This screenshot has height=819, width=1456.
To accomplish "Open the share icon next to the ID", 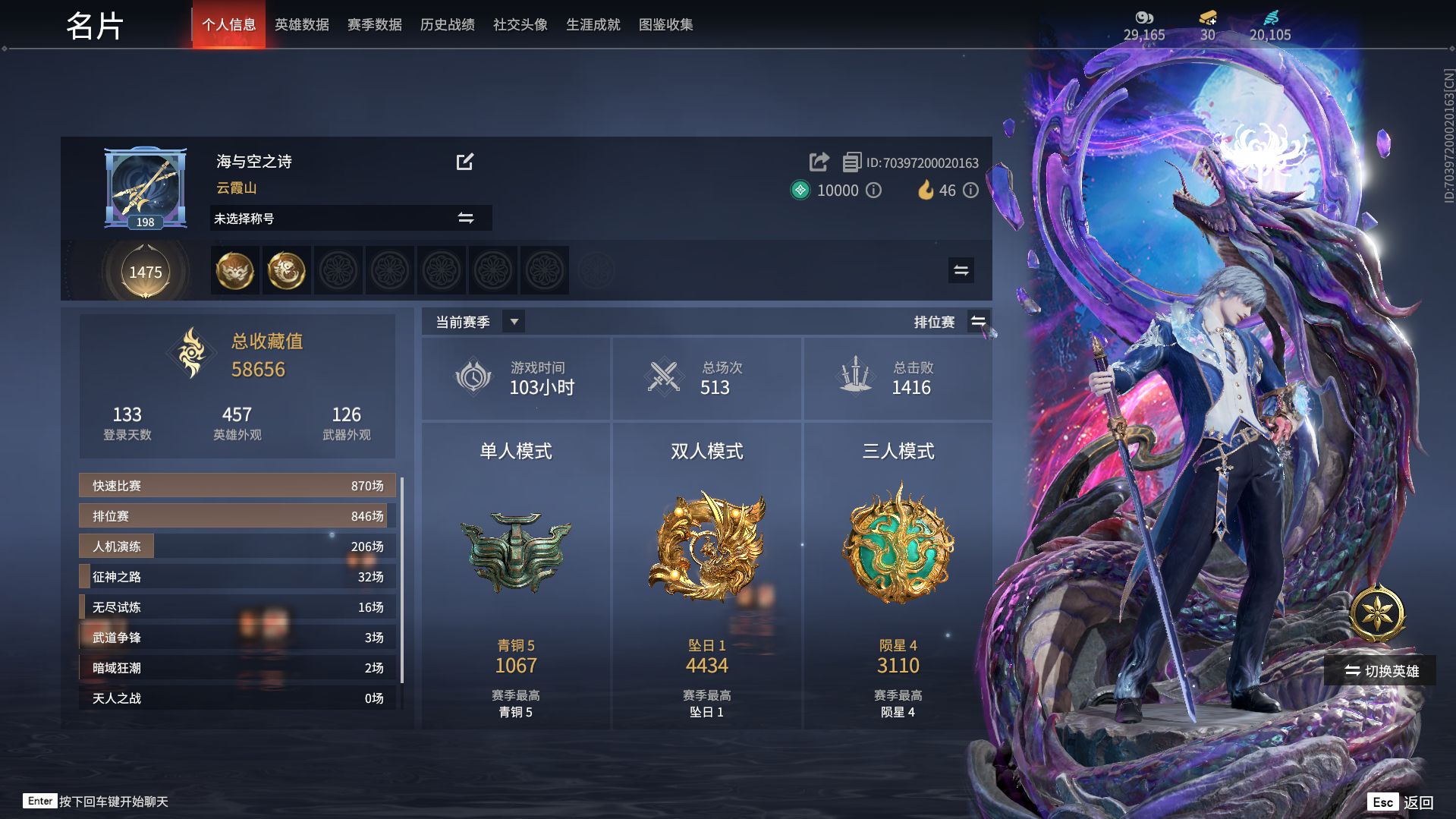I will coord(818,162).
